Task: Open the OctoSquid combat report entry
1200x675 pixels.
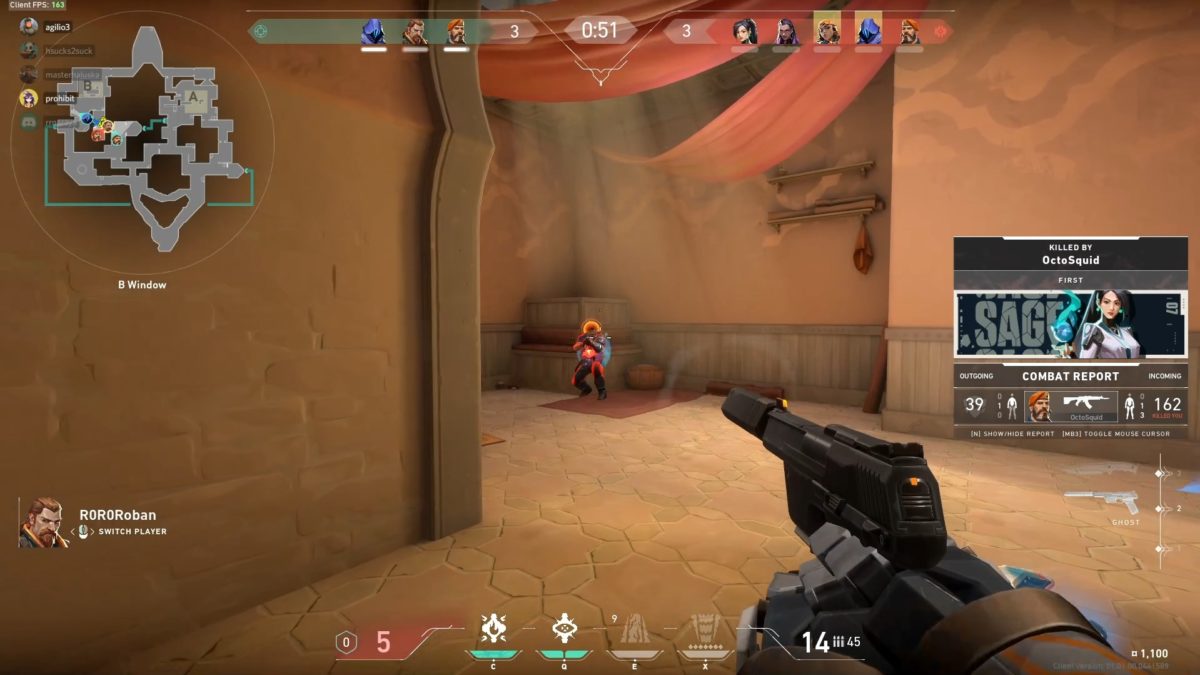Action: click(x=1071, y=406)
